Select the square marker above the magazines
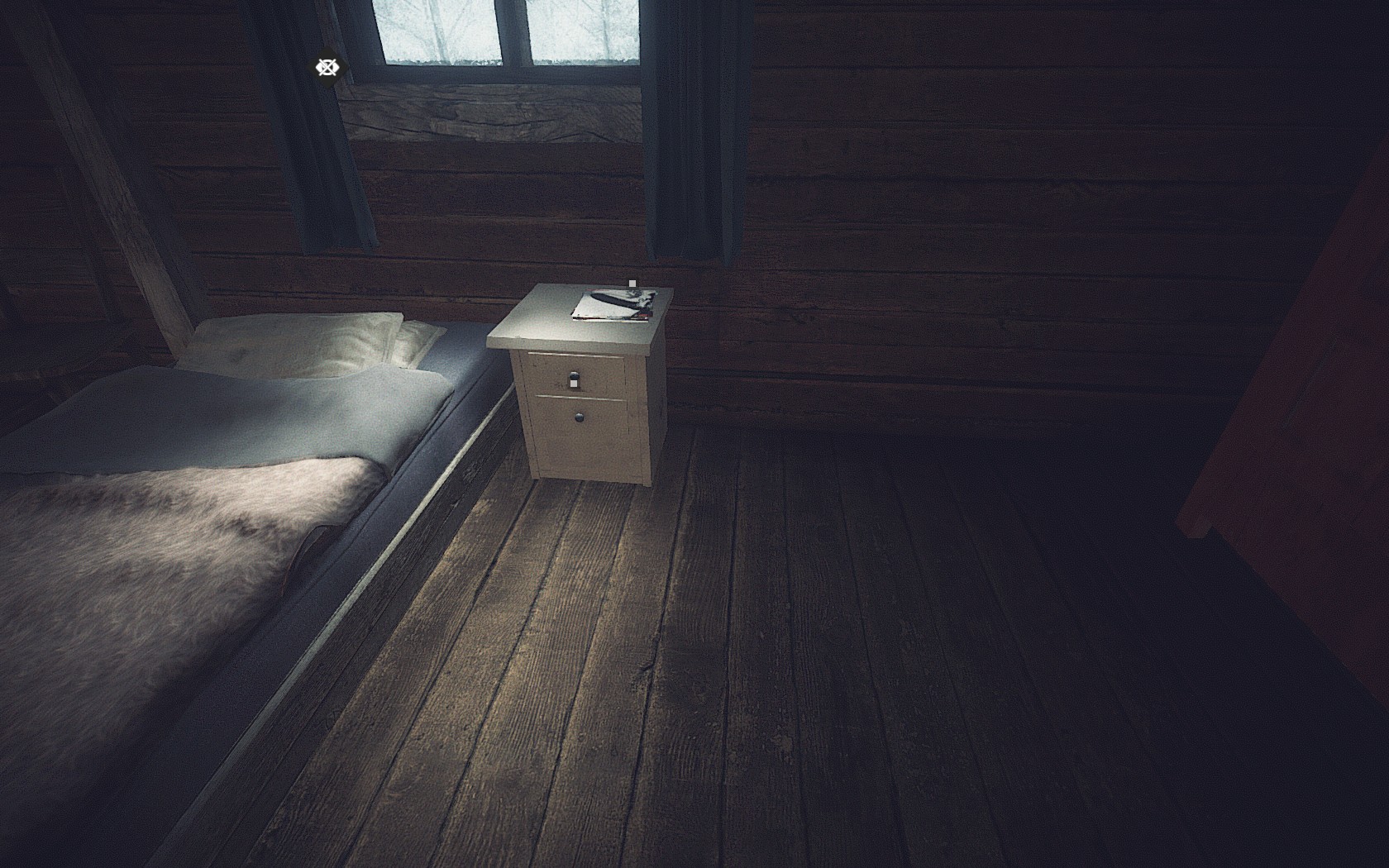This screenshot has height=868, width=1389. click(x=632, y=284)
